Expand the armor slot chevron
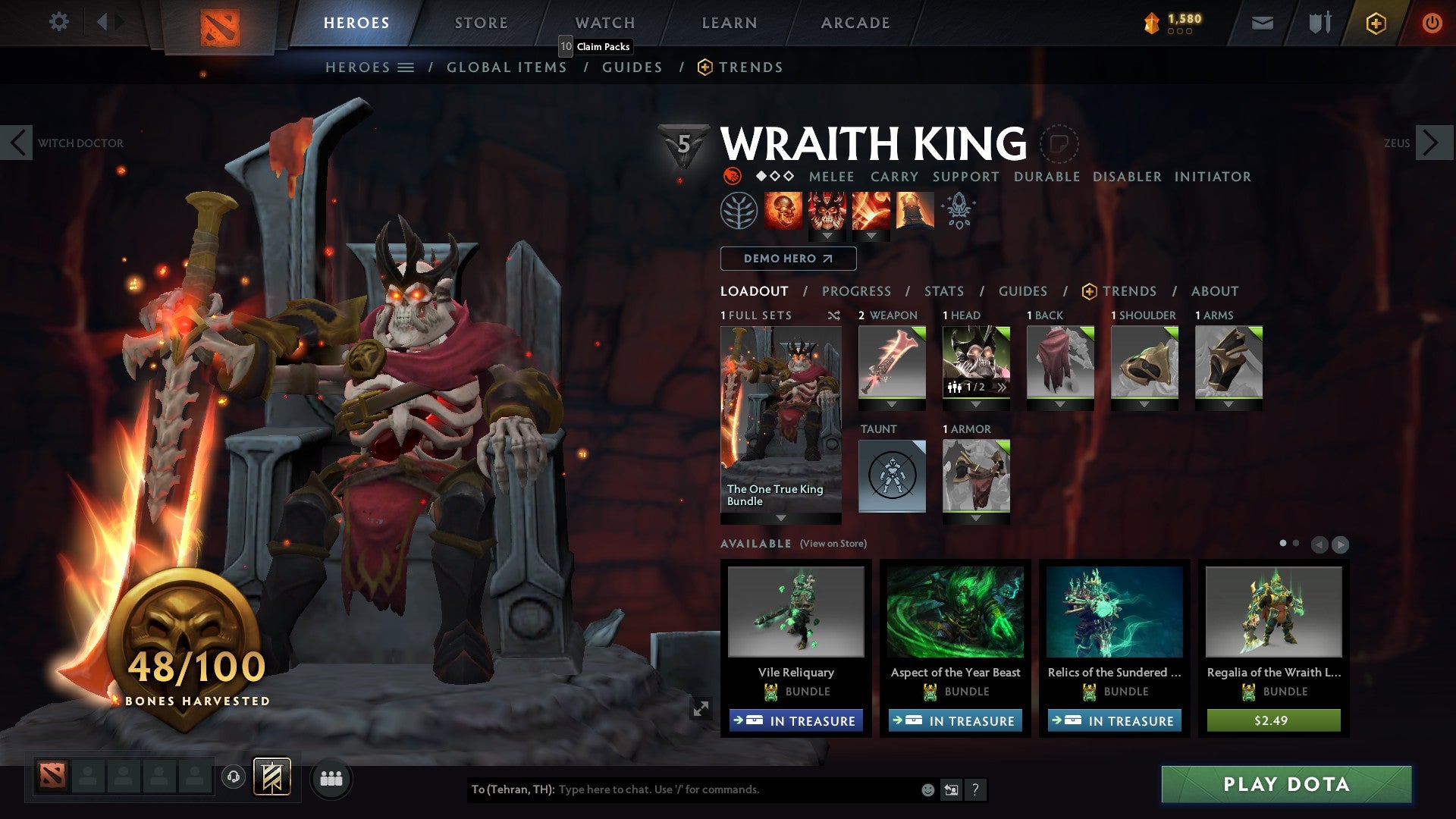This screenshot has width=1456, height=819. click(x=975, y=518)
